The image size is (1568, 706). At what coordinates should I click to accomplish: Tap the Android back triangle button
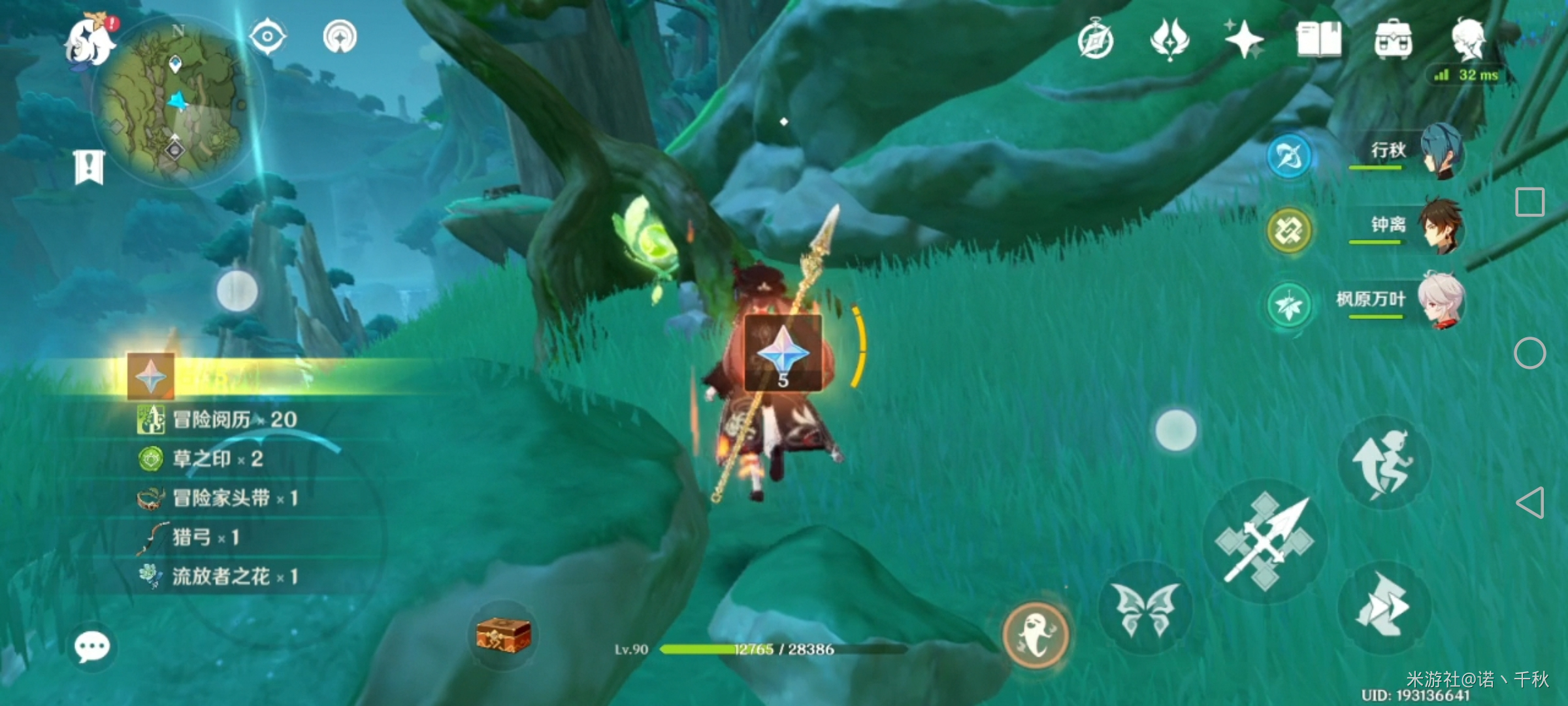pos(1530,503)
